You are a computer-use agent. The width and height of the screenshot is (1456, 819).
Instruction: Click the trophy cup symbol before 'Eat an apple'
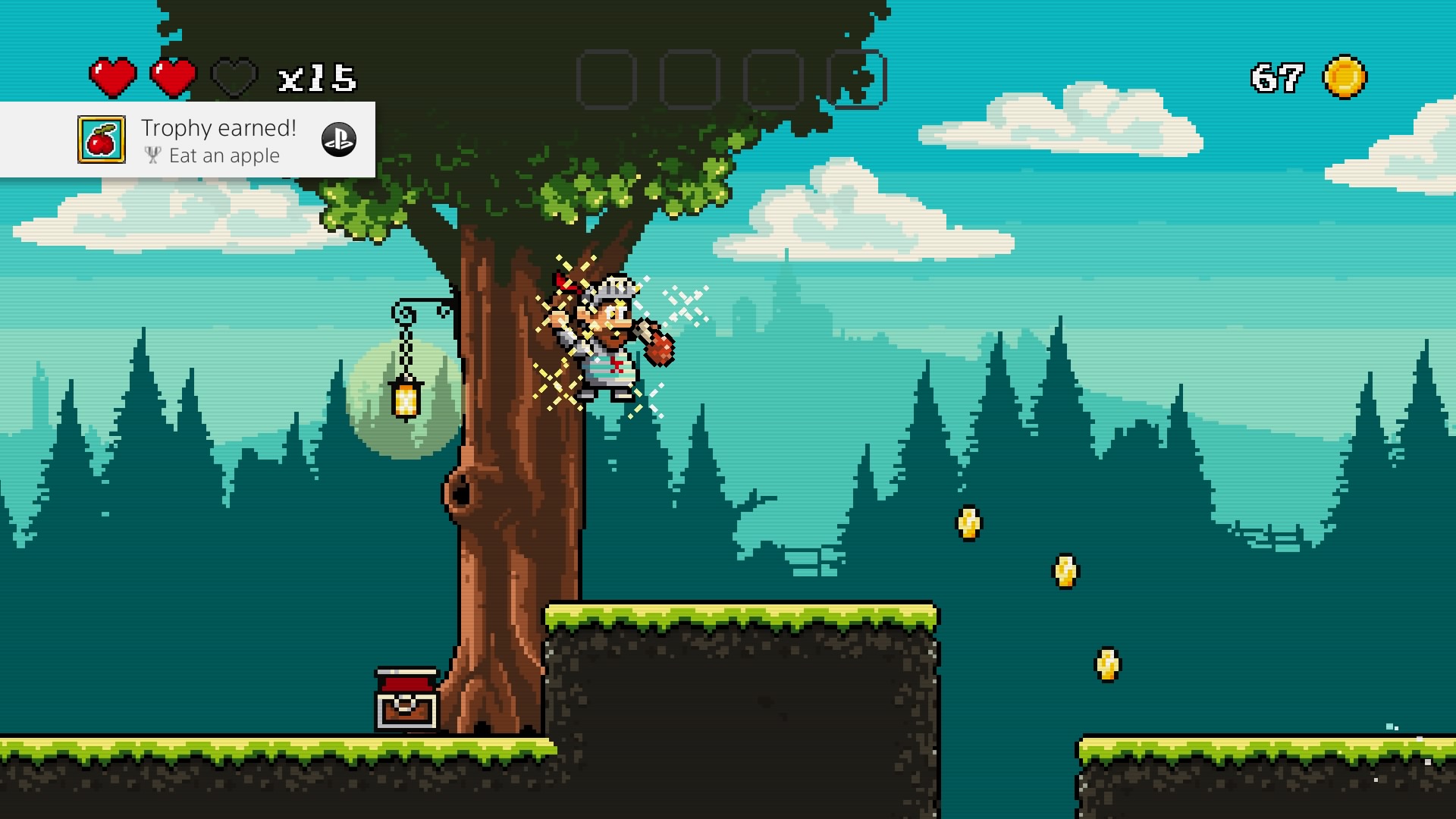[153, 155]
